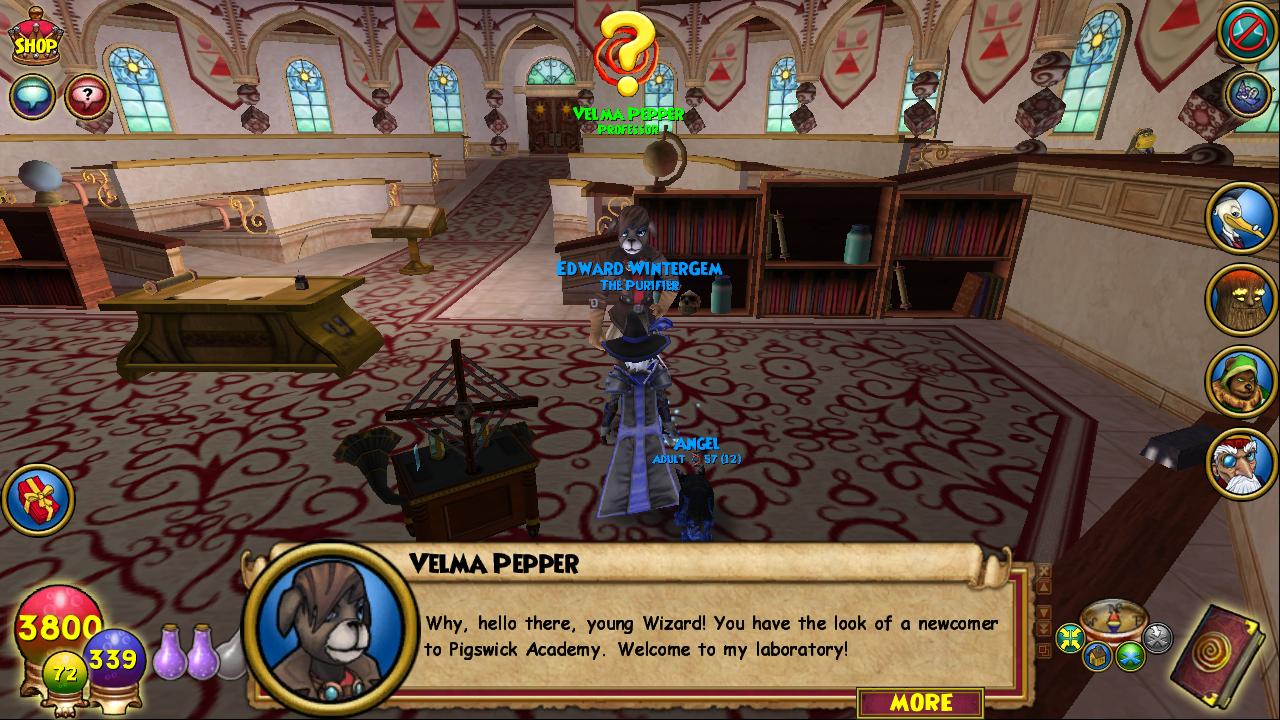Click the gray crossed-arrows button
1280x720 pixels.
coord(1157,637)
